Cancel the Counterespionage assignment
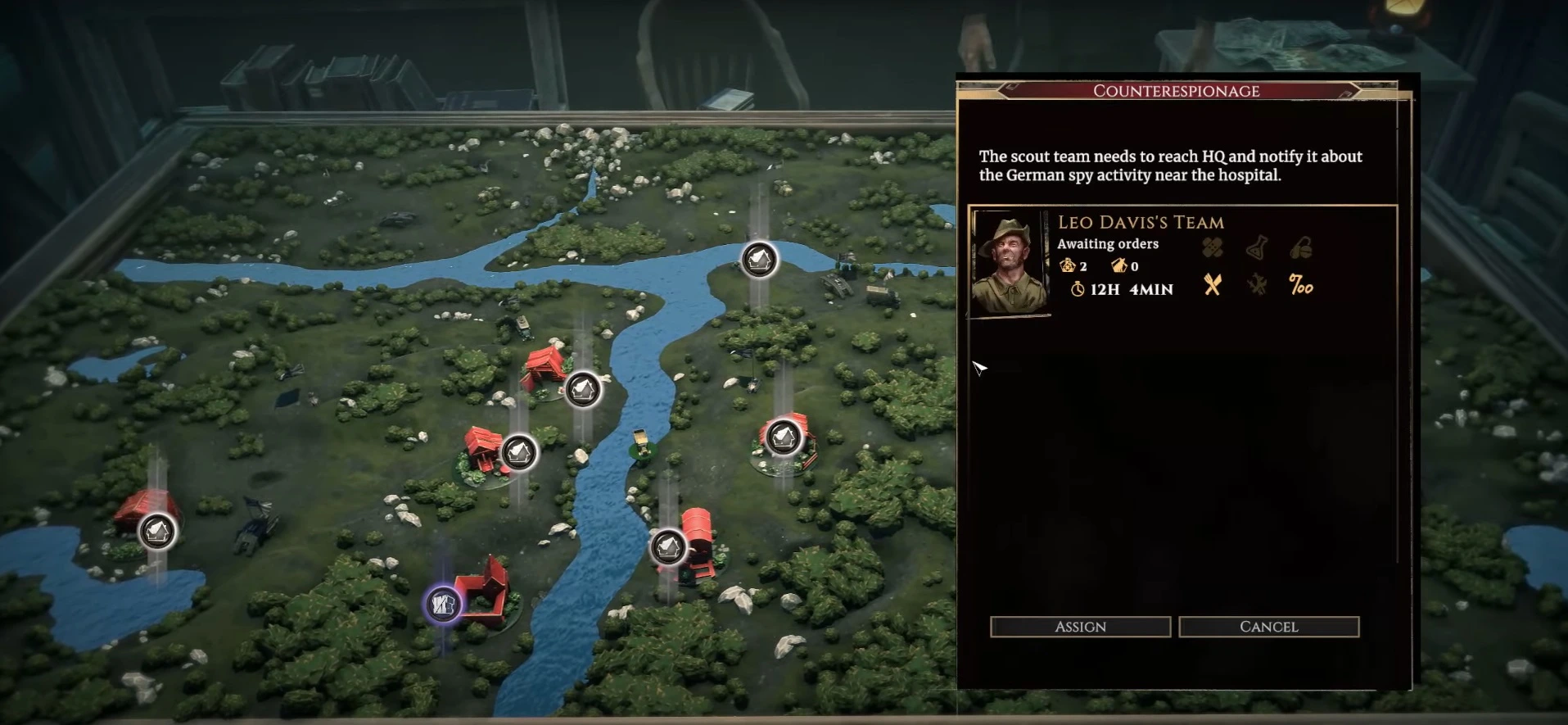 coord(1268,627)
